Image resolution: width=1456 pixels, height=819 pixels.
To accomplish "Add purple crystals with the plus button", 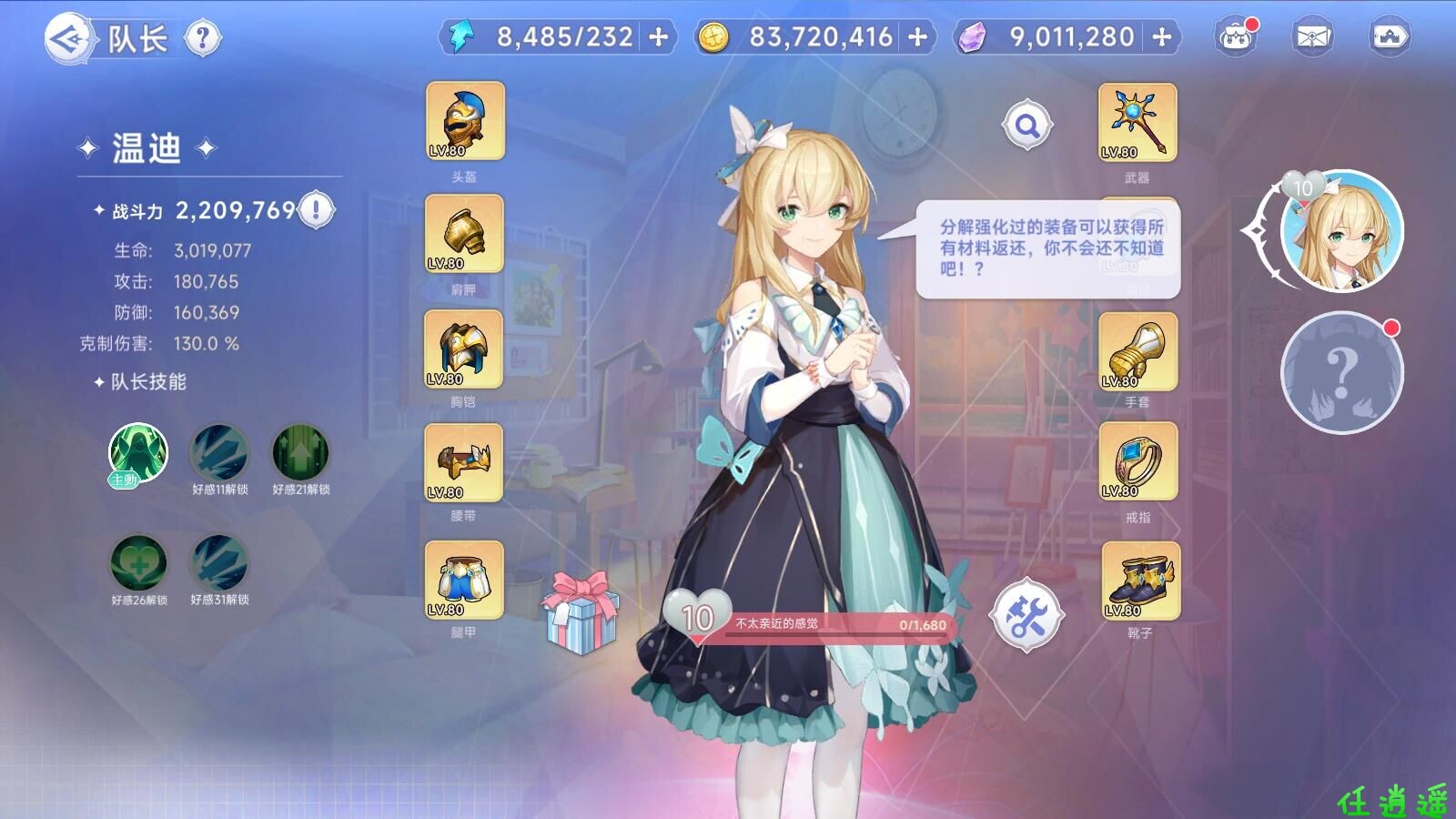I will (x=1162, y=37).
